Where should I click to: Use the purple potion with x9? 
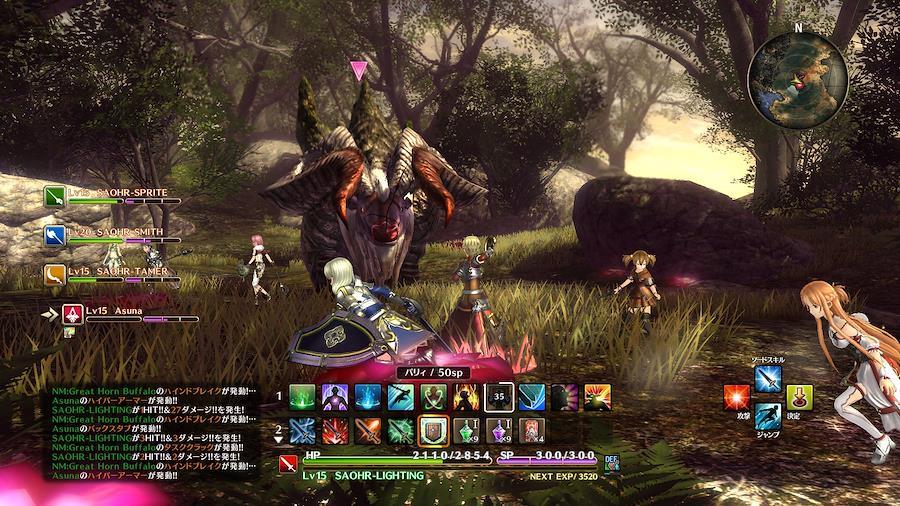click(499, 430)
